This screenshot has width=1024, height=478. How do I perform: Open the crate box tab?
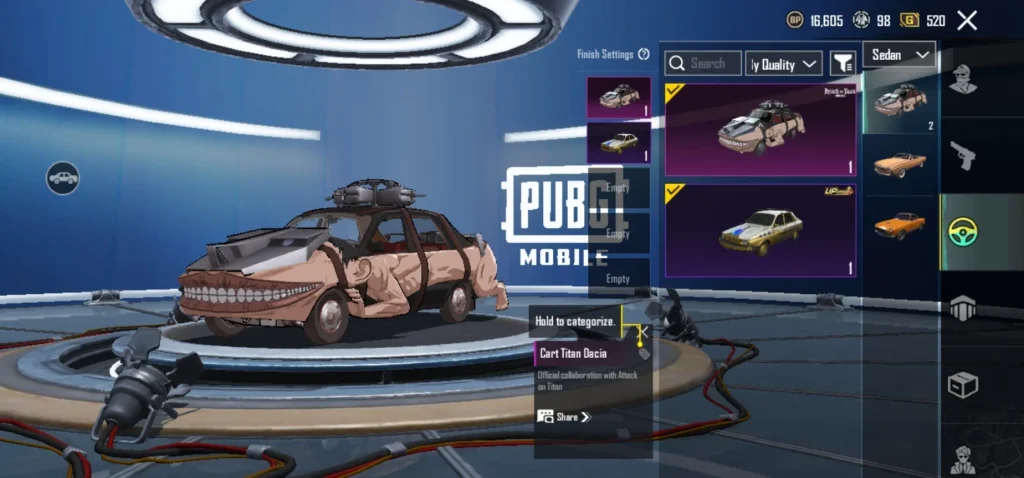(x=962, y=385)
